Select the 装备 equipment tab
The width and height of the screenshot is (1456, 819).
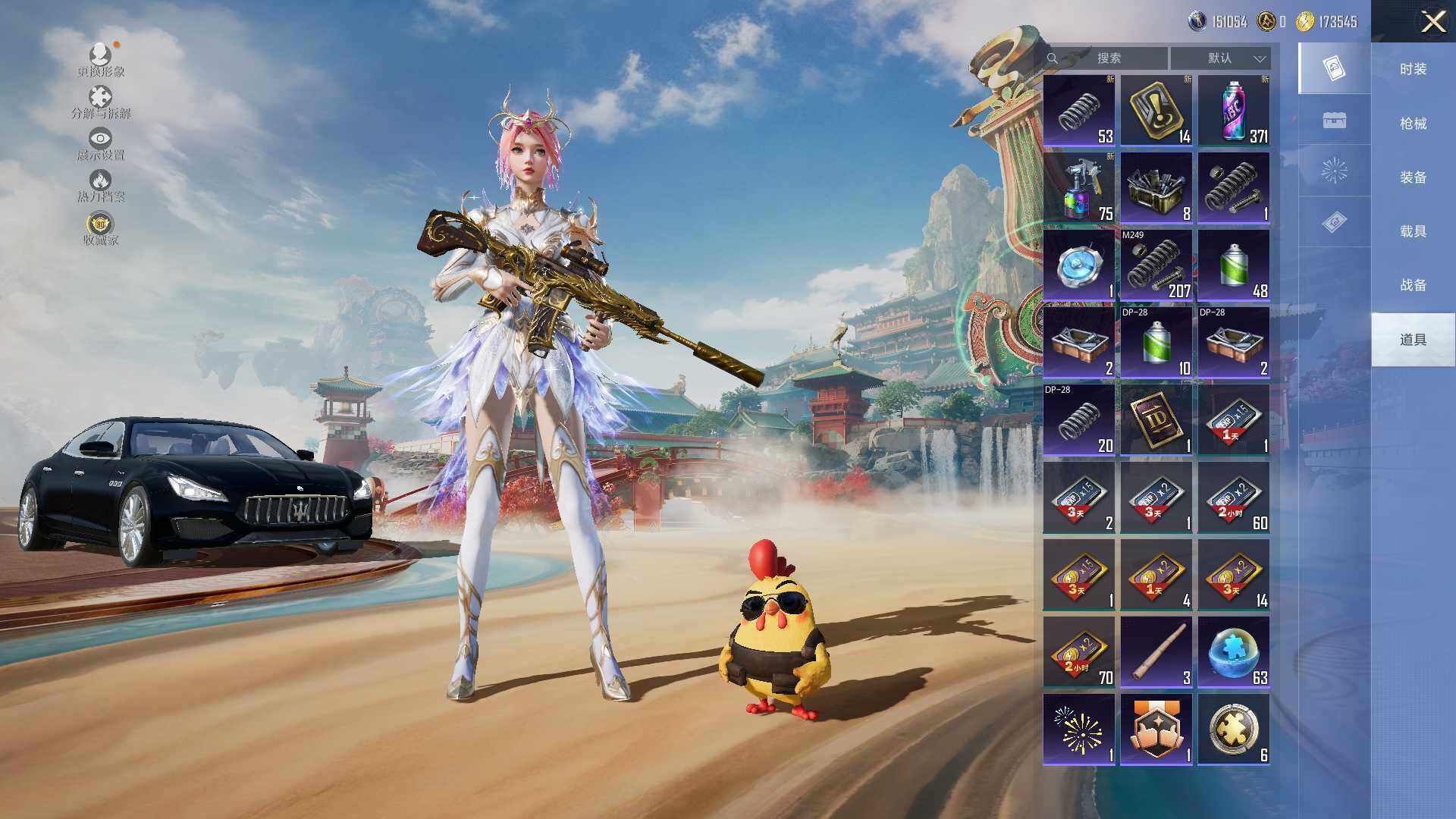pyautogui.click(x=1413, y=177)
